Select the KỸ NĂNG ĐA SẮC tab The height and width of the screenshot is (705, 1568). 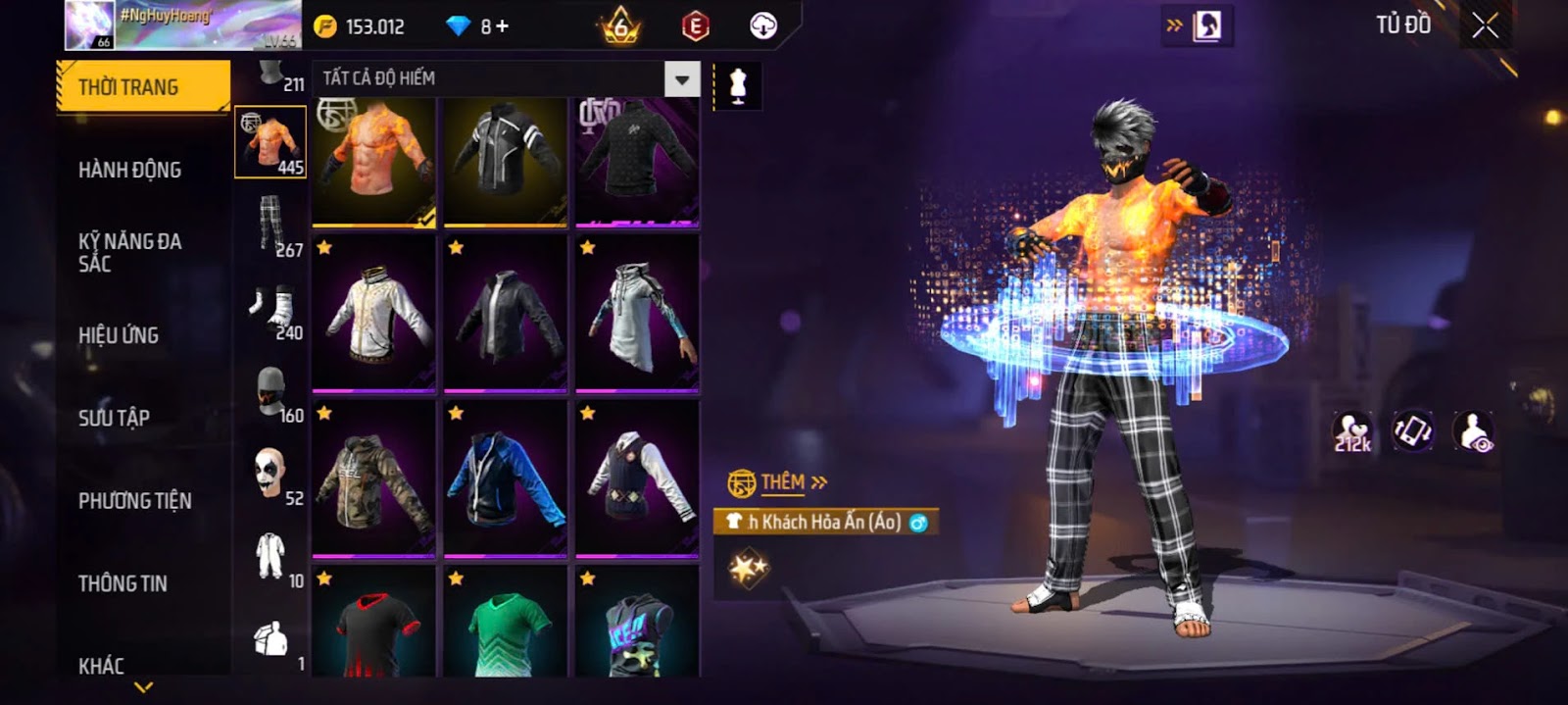[x=129, y=252]
